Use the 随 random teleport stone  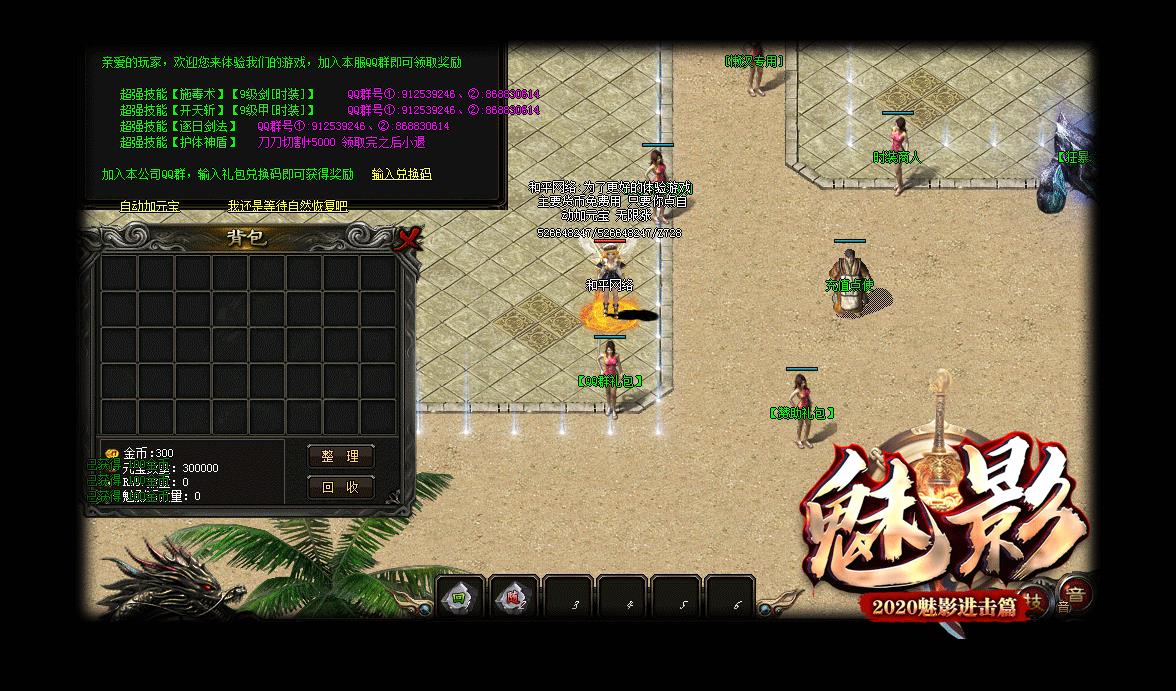(514, 598)
